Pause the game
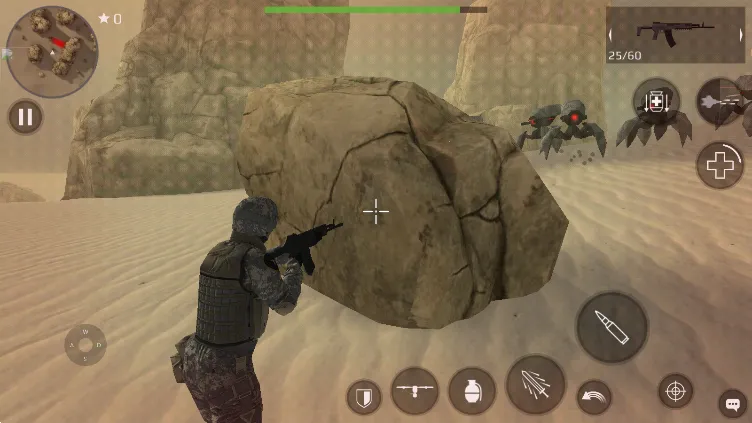 pos(25,117)
